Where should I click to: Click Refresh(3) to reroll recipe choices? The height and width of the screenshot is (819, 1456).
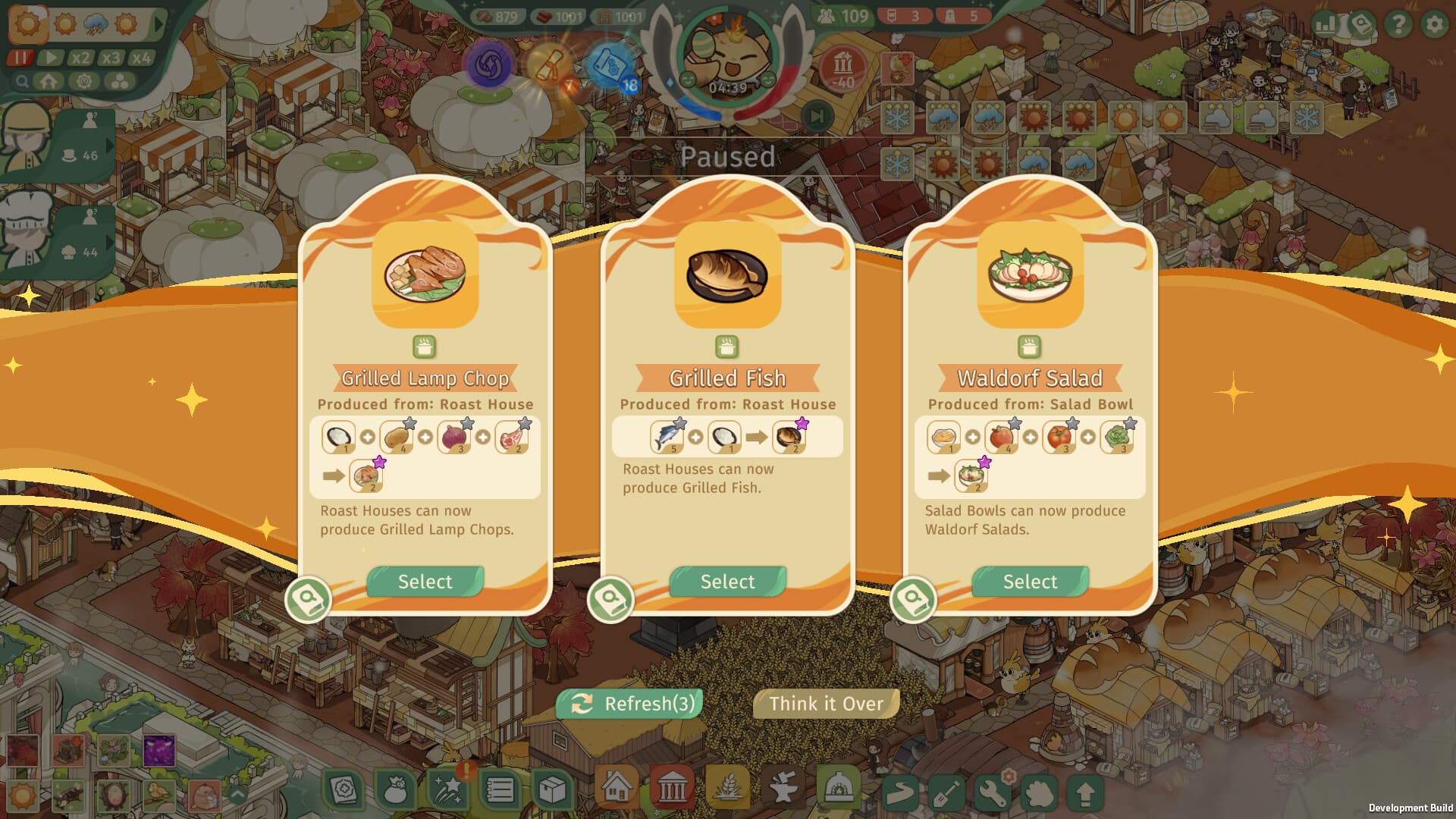point(629,703)
